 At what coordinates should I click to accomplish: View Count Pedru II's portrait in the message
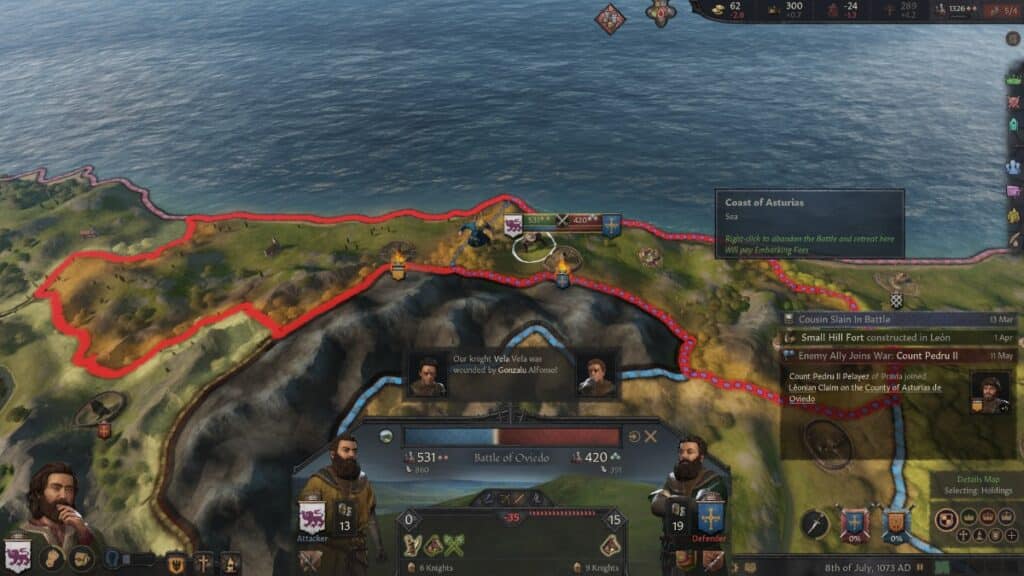click(x=988, y=392)
